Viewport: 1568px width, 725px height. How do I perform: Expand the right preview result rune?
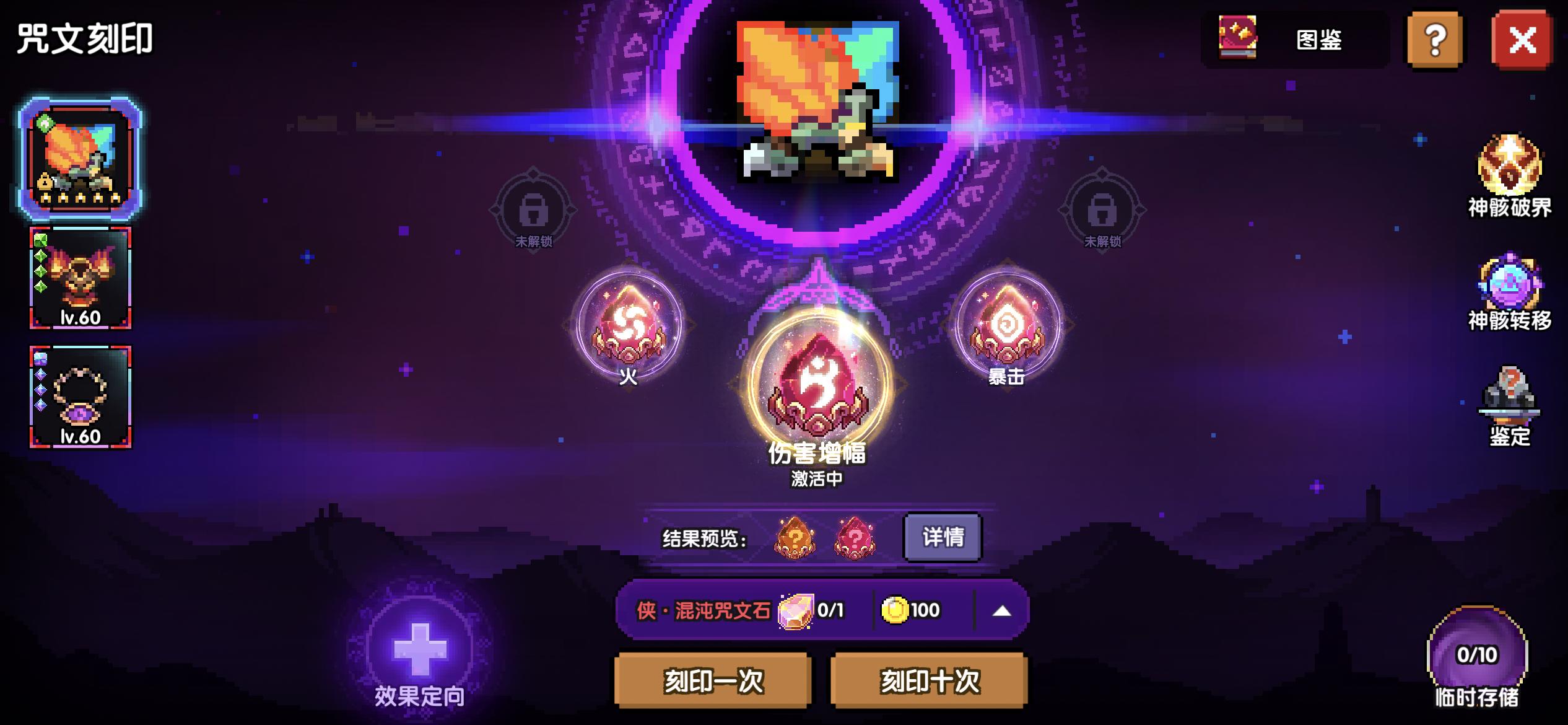(855, 538)
